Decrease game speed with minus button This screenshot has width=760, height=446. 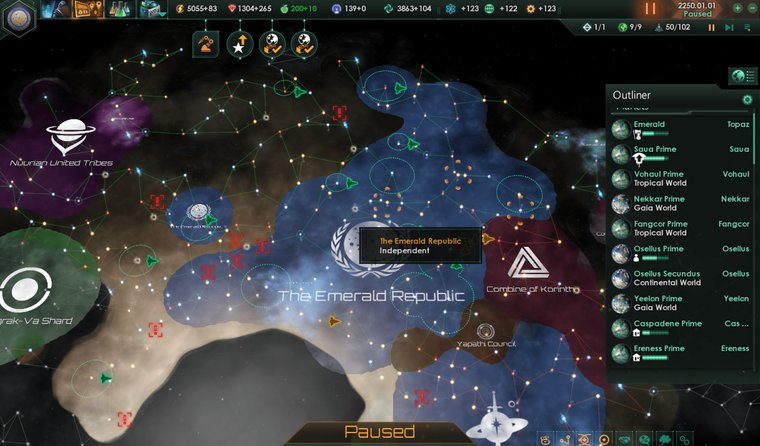pyautogui.click(x=751, y=9)
